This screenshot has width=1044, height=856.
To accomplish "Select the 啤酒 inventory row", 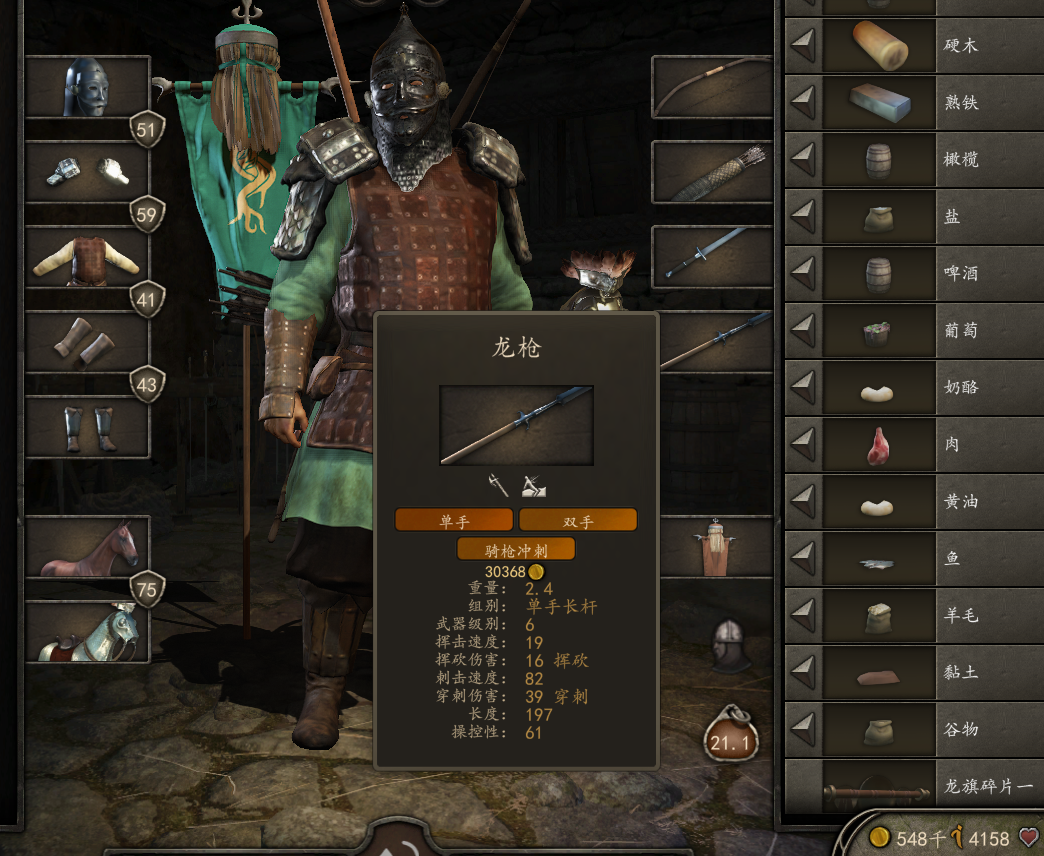I will (911, 273).
